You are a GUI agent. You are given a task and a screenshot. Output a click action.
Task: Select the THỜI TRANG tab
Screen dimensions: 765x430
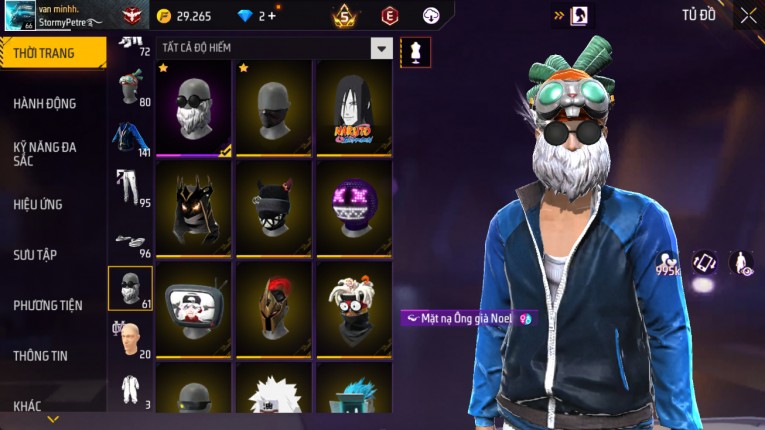pos(44,53)
